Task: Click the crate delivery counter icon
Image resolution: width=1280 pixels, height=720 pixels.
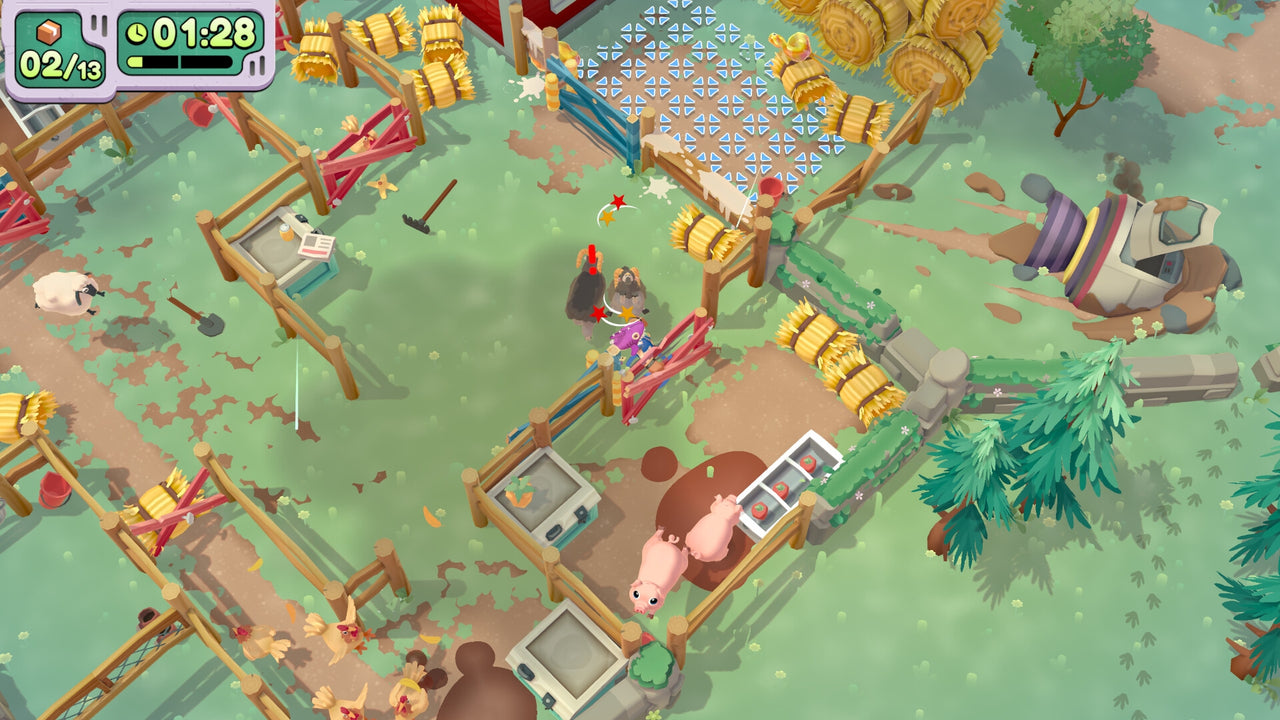Action: tap(47, 33)
